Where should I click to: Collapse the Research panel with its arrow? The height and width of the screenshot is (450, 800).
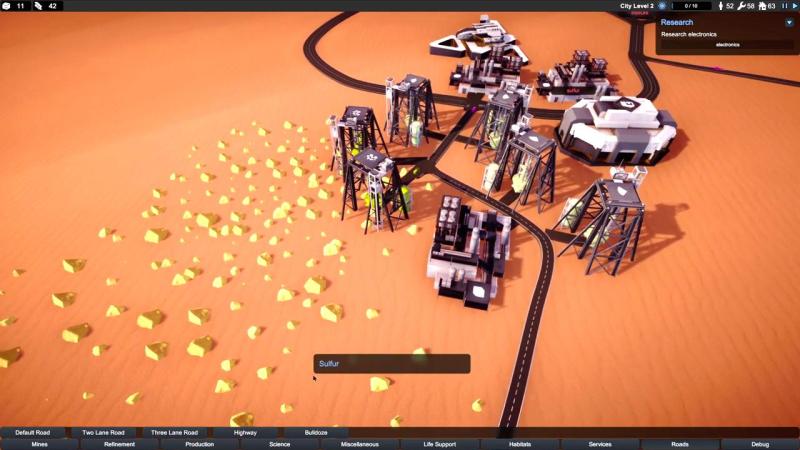pyautogui.click(x=791, y=21)
